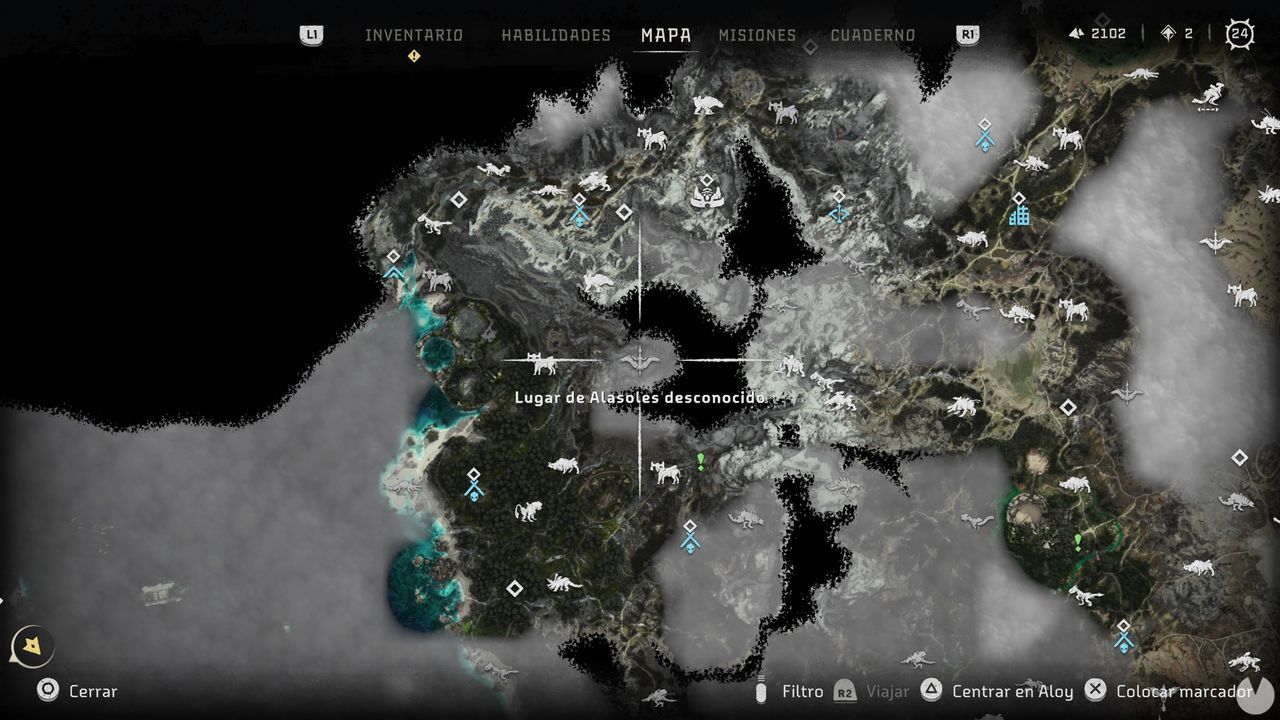The height and width of the screenshot is (720, 1280).
Task: Open the Habilidades tab
Action: (x=555, y=35)
